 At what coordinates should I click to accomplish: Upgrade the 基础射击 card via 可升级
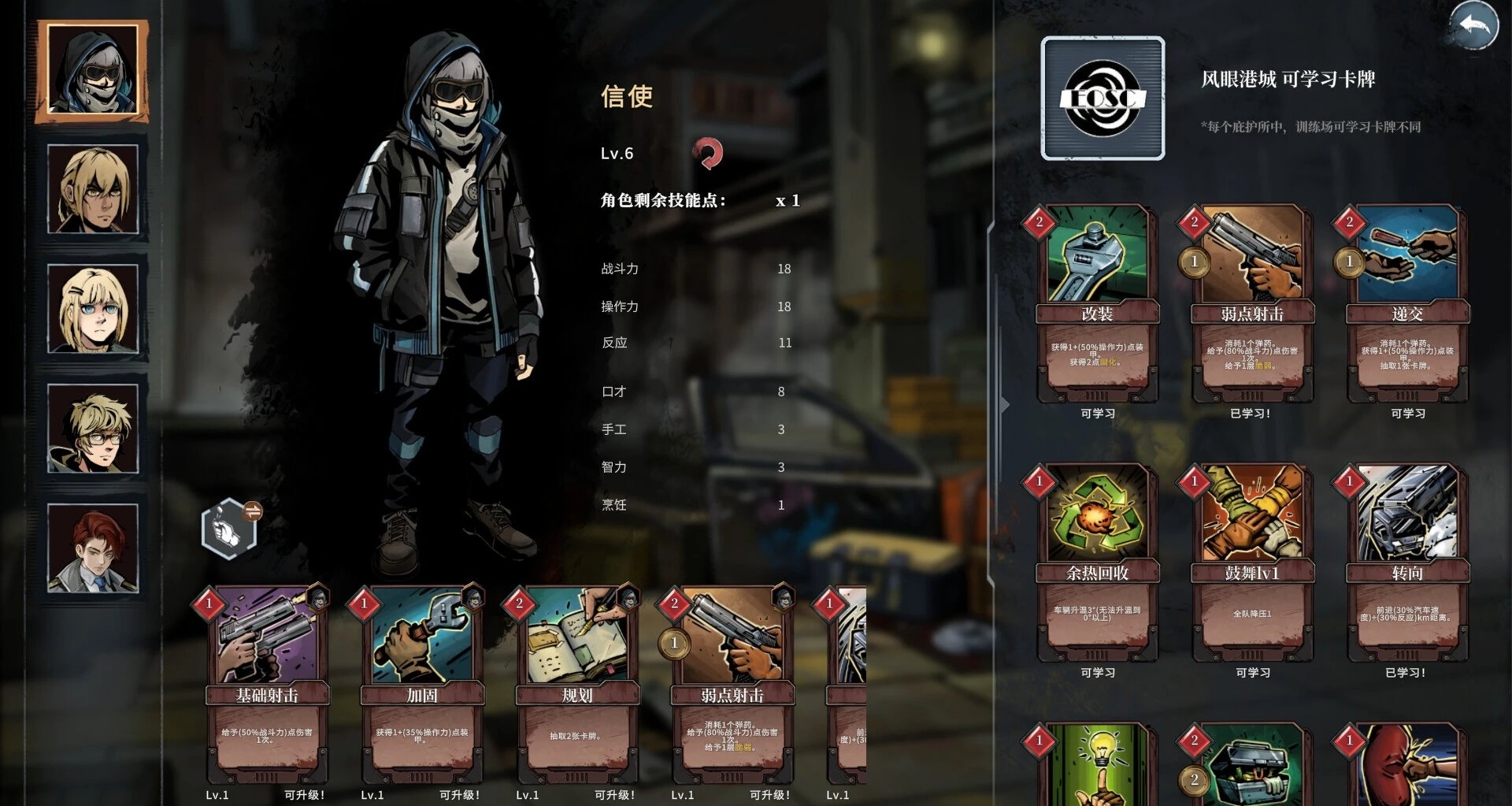point(304,795)
